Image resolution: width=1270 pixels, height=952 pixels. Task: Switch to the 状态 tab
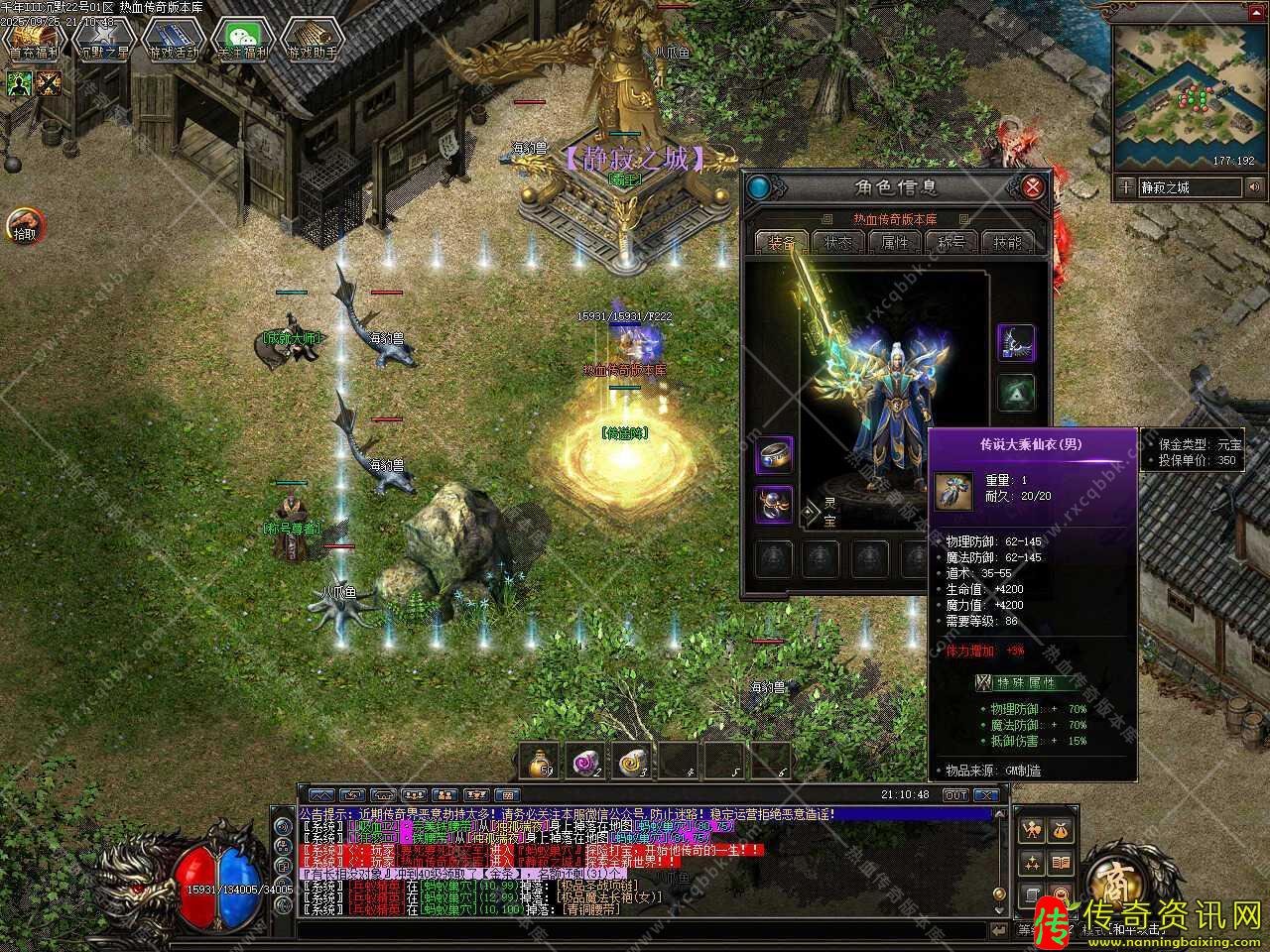pyautogui.click(x=836, y=242)
